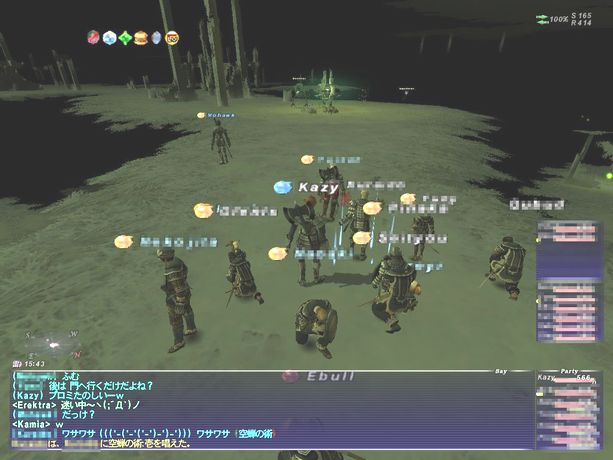
Task: Click the green sparkle status icon
Action: [x=125, y=38]
